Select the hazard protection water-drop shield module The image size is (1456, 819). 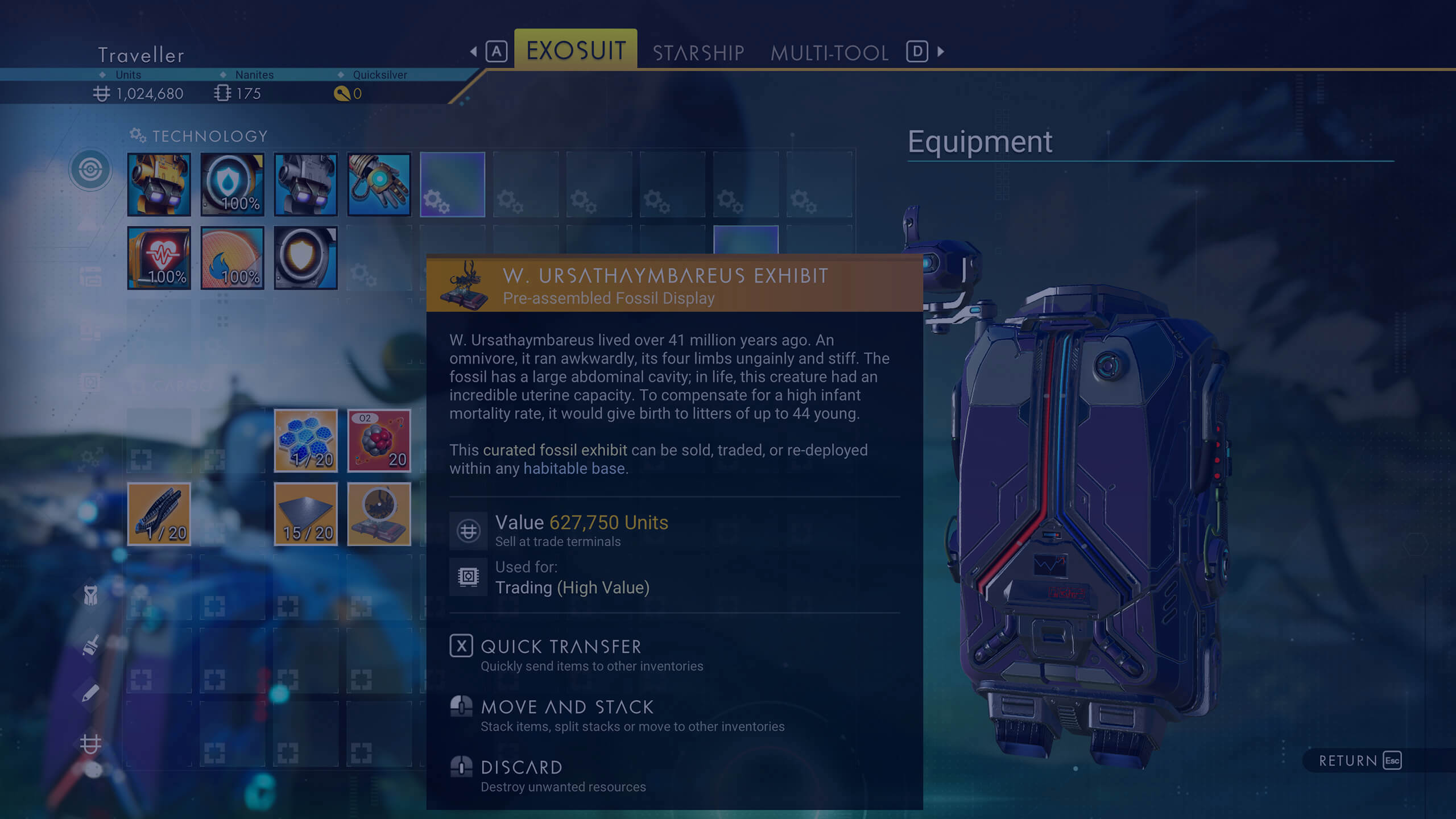232,184
